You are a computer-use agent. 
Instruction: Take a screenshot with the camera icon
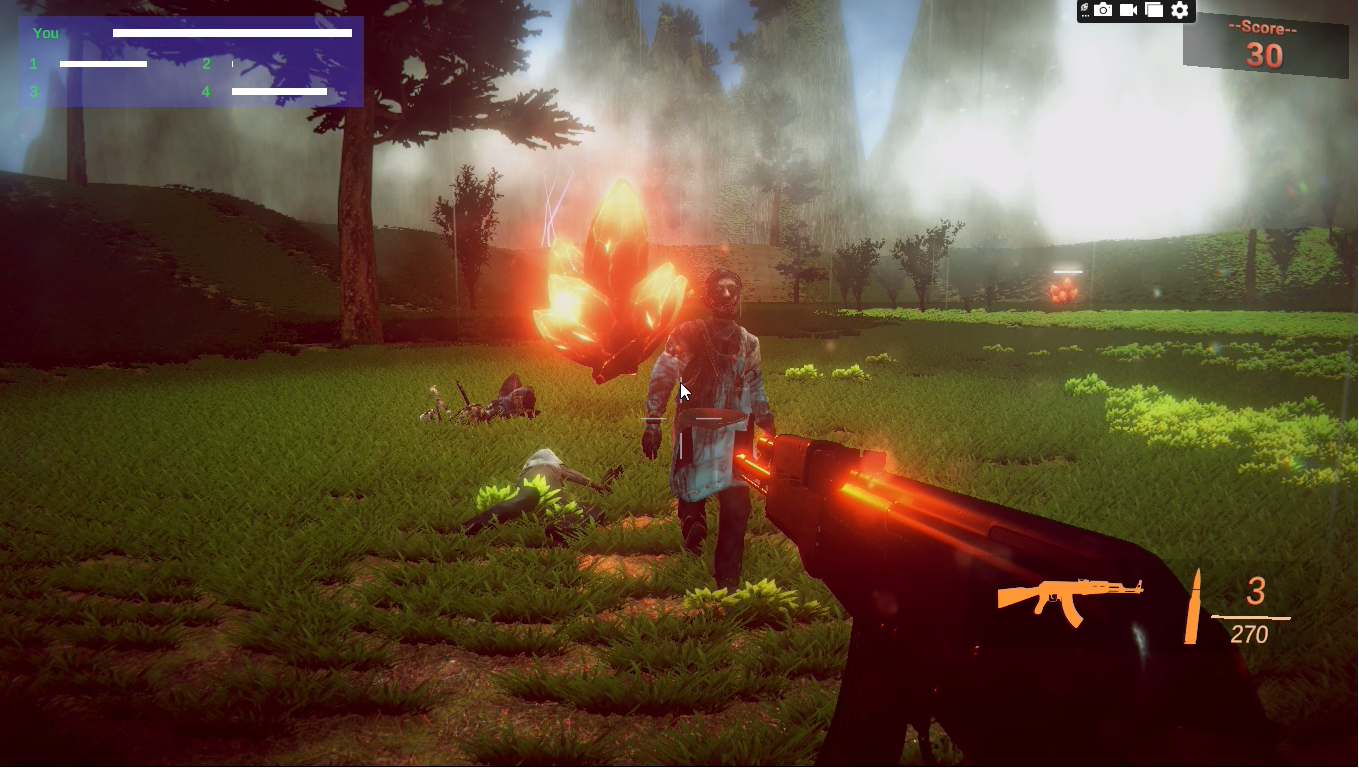[1103, 10]
